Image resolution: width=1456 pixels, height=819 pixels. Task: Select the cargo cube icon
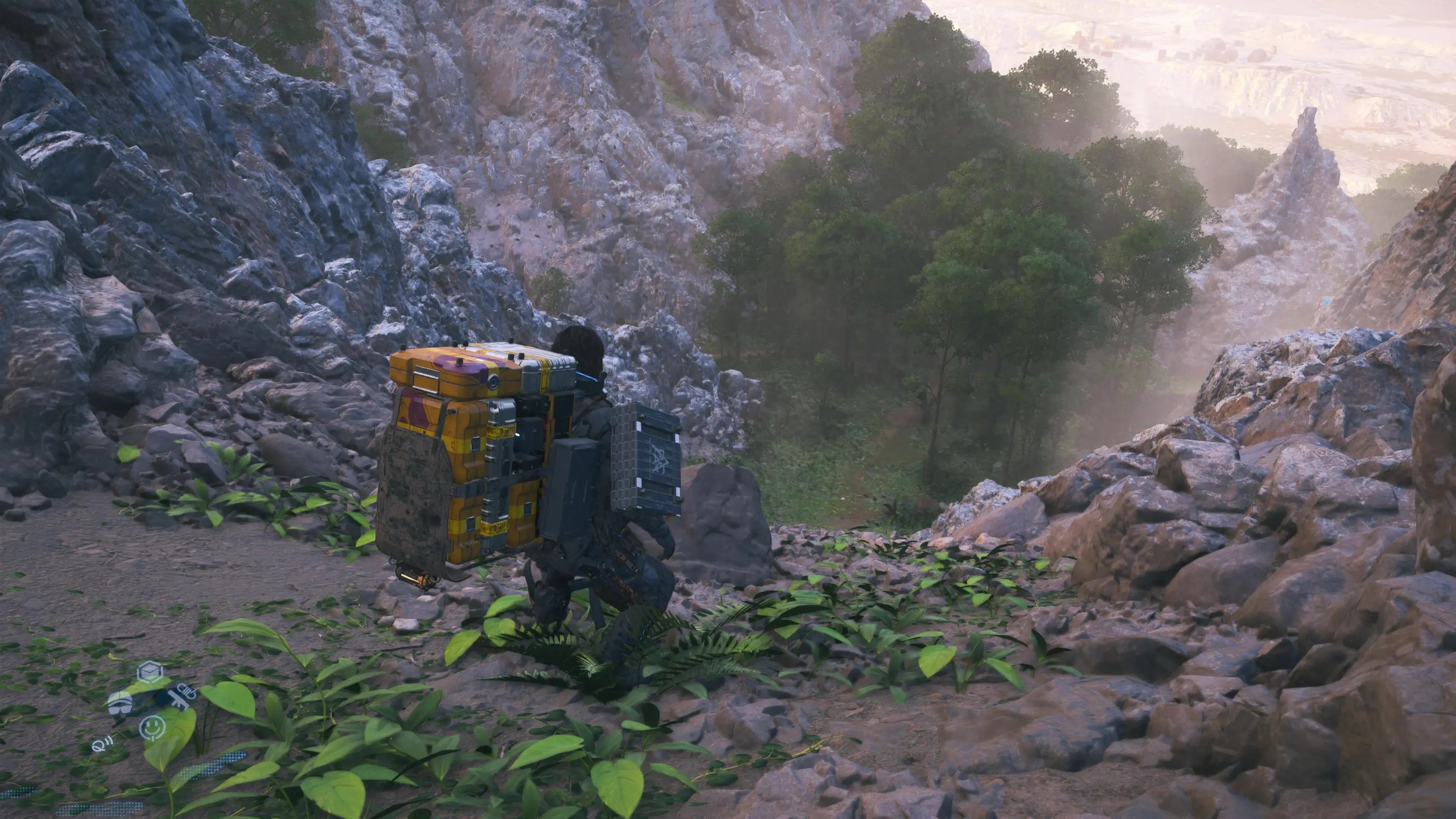tap(150, 672)
